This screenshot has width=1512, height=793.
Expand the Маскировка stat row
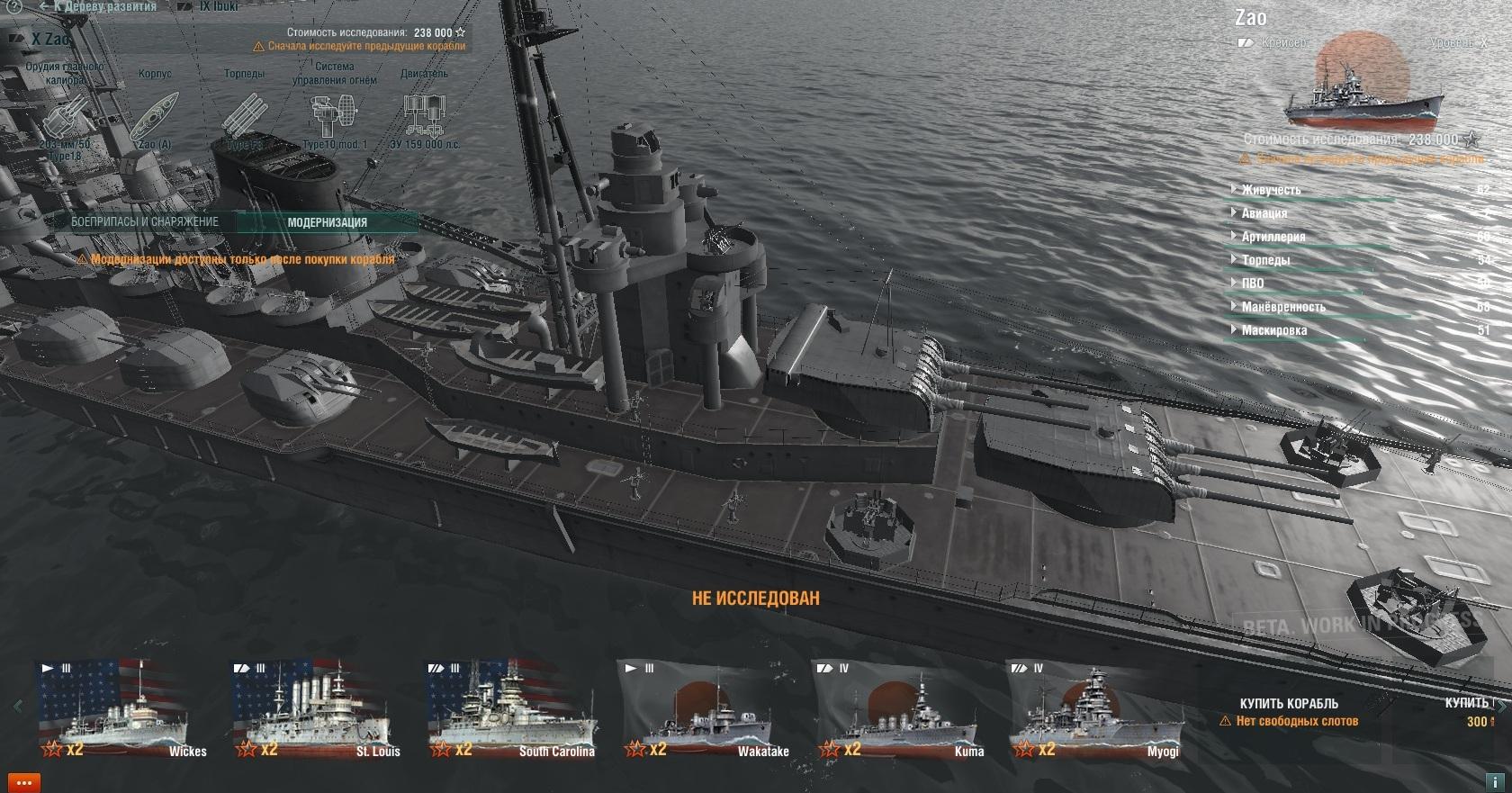click(x=1273, y=330)
